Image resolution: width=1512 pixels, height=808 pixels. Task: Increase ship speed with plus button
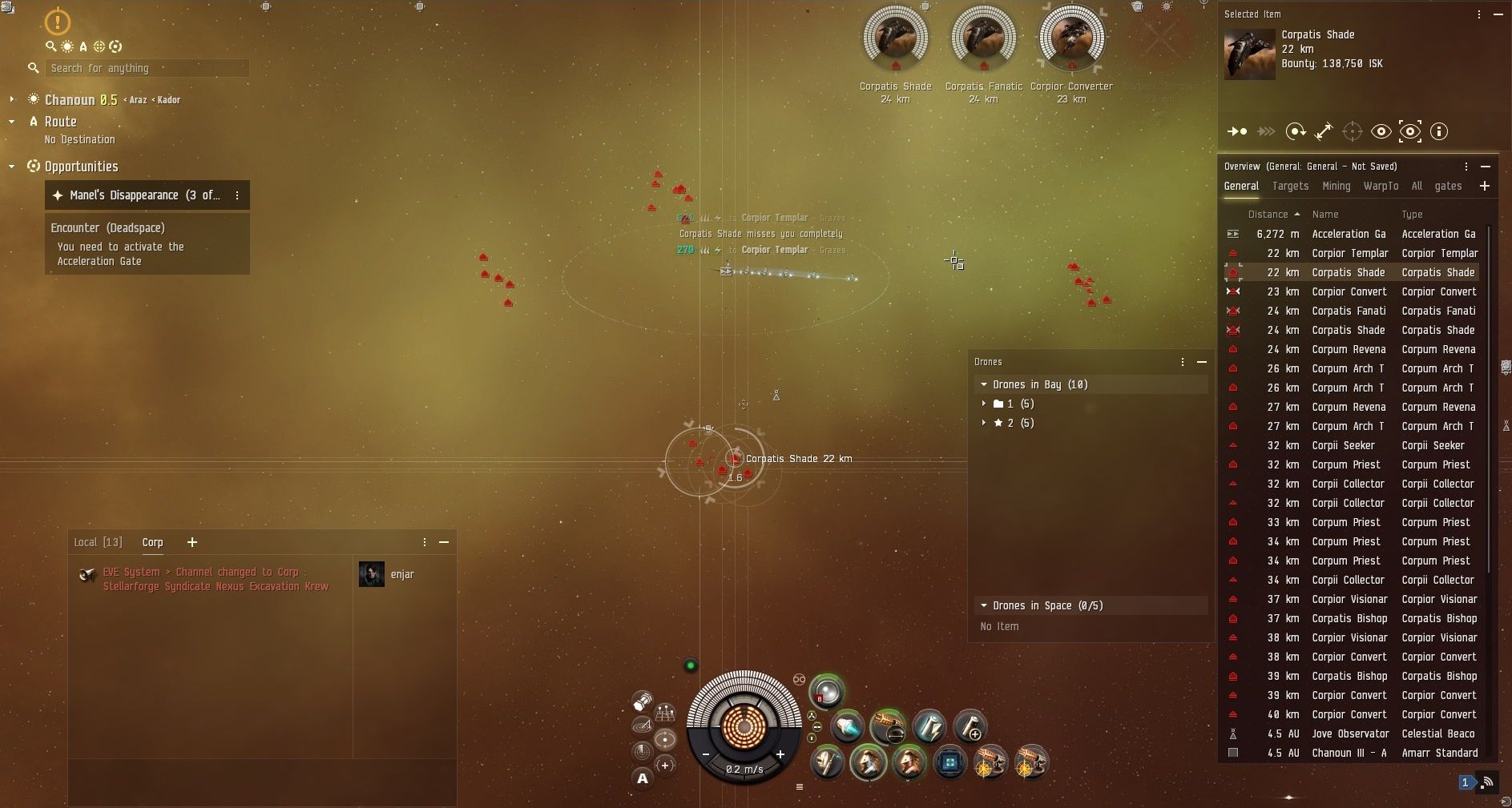click(780, 754)
